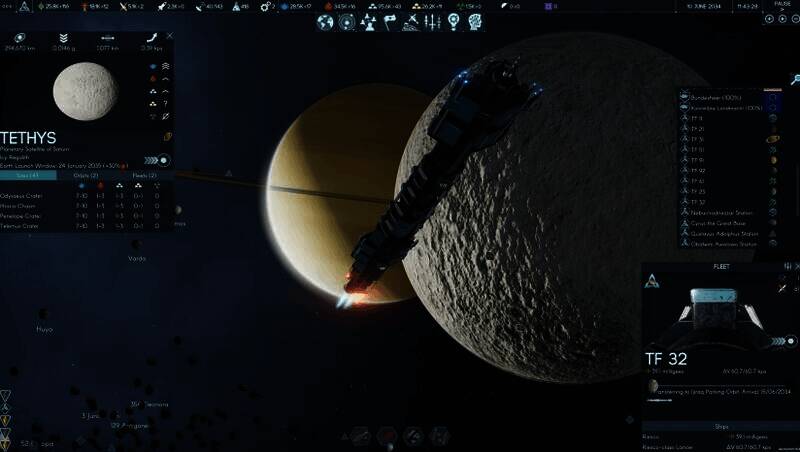Select Cyrus the Great Base entry
Image resolution: width=800 pixels, height=452 pixels.
point(718,223)
